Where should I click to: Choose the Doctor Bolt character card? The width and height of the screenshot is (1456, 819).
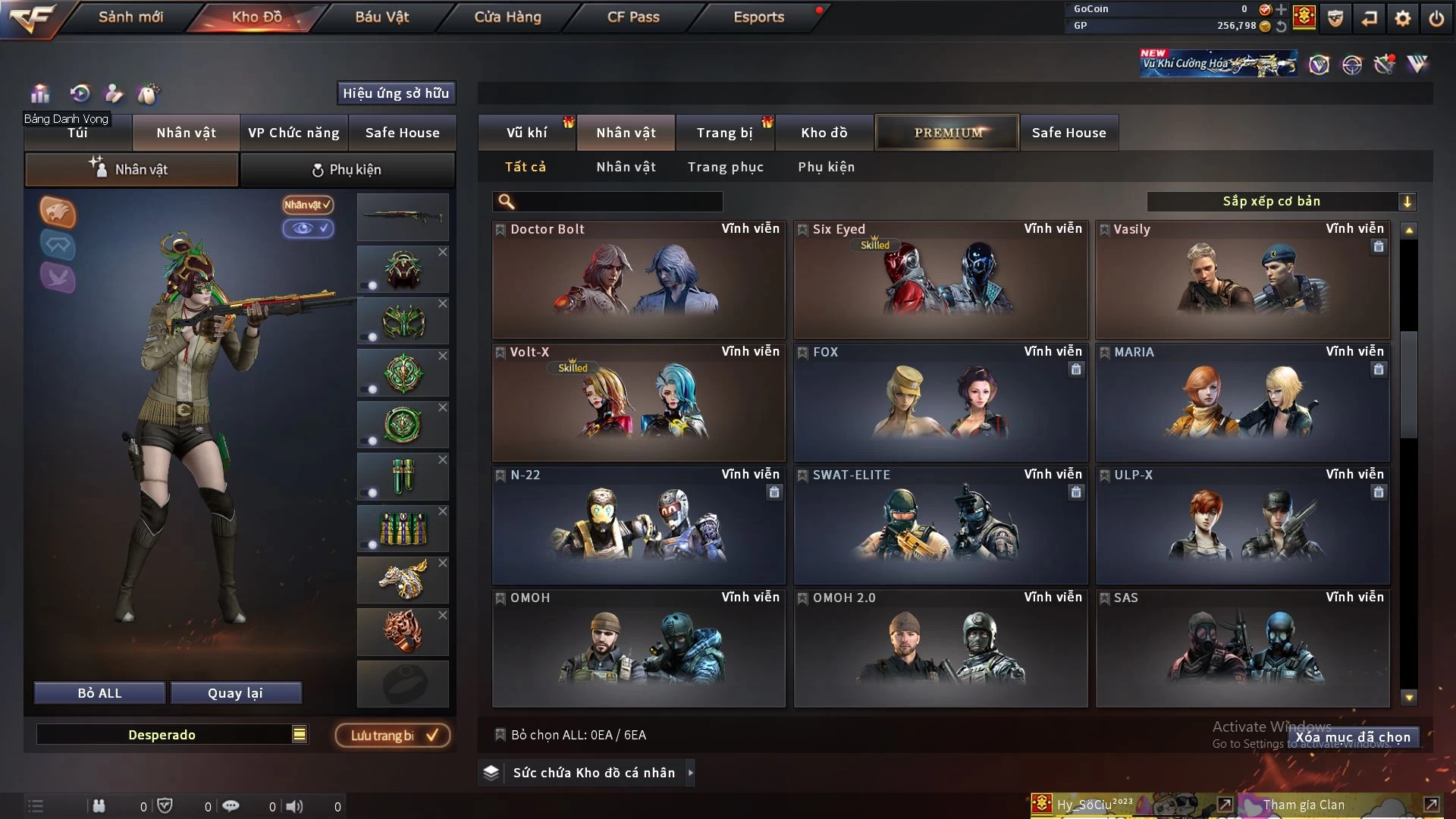tap(638, 281)
